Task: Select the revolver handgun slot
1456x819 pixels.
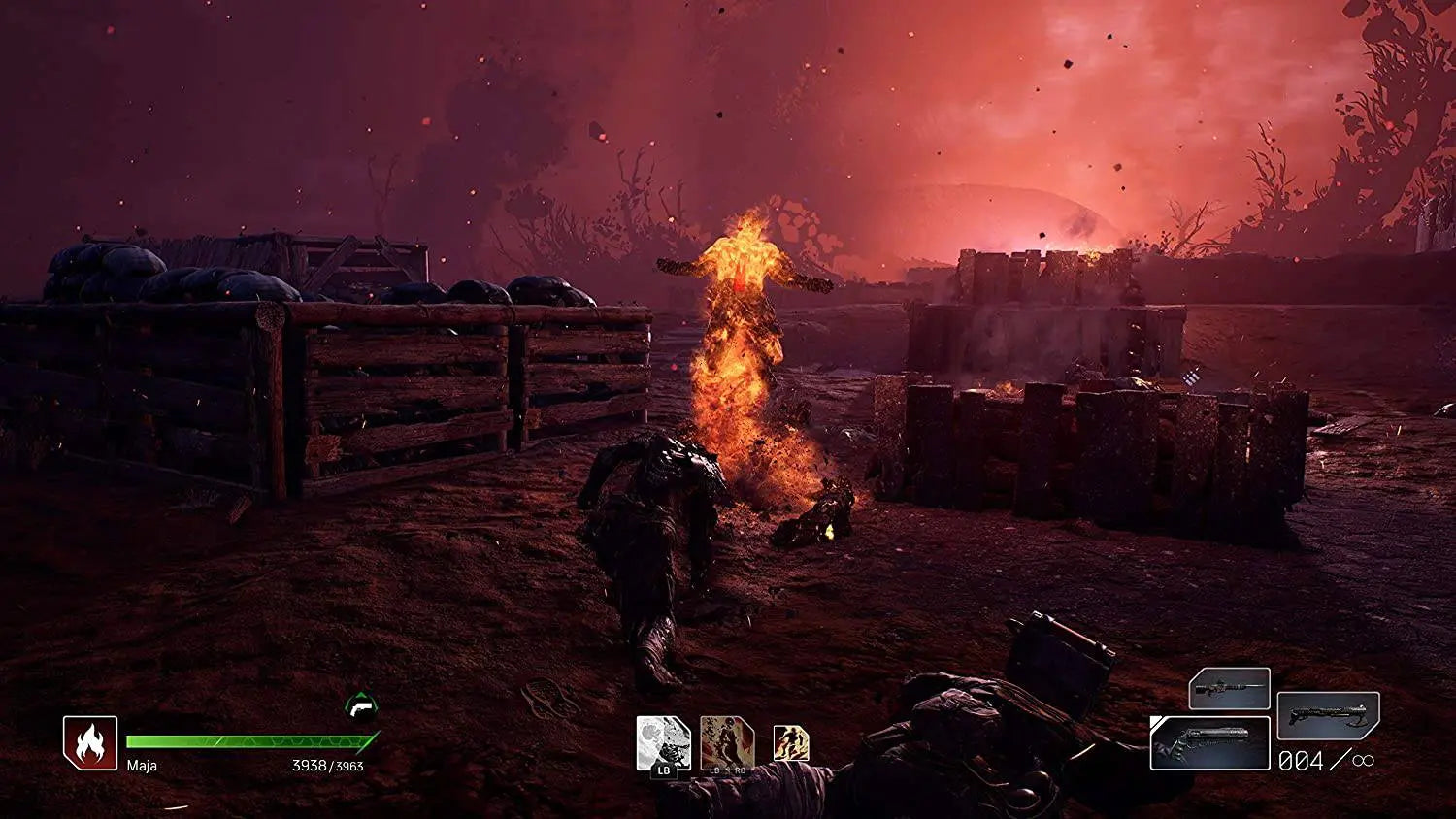Action: [1211, 743]
